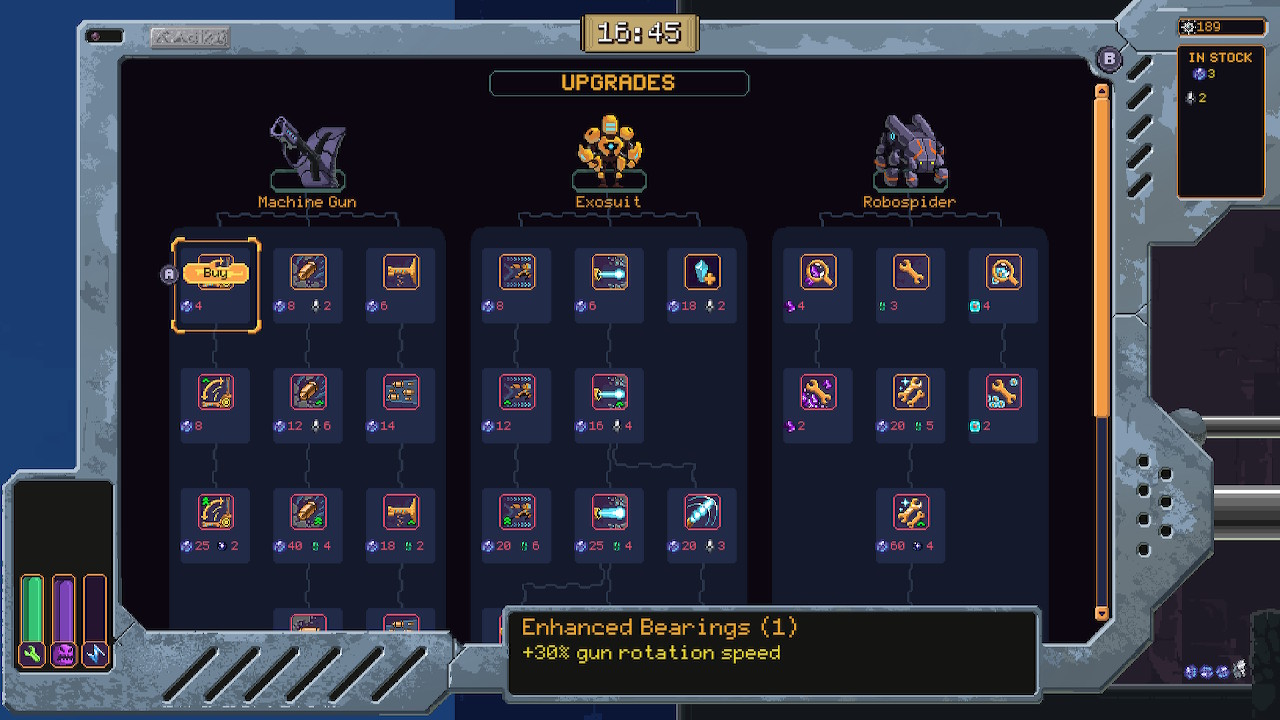
Task: Pick the blue magnifying glass upgrade for Robospider
Action: 1002,270
